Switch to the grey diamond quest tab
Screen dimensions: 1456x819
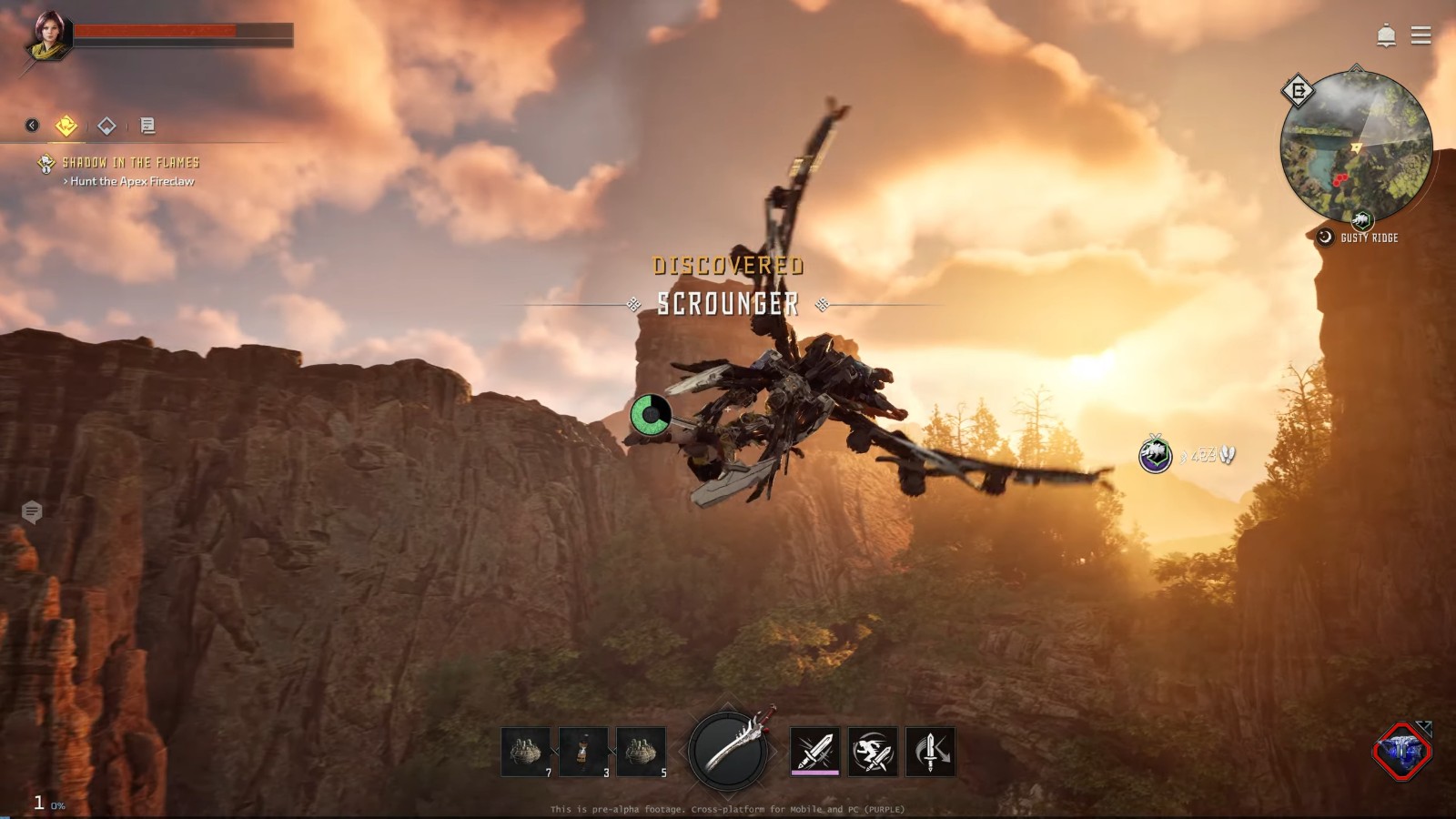[x=106, y=126]
